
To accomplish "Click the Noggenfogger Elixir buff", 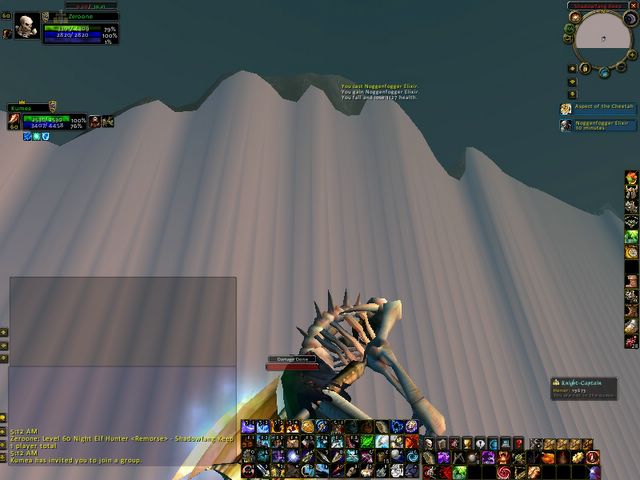I will click(x=596, y=125).
